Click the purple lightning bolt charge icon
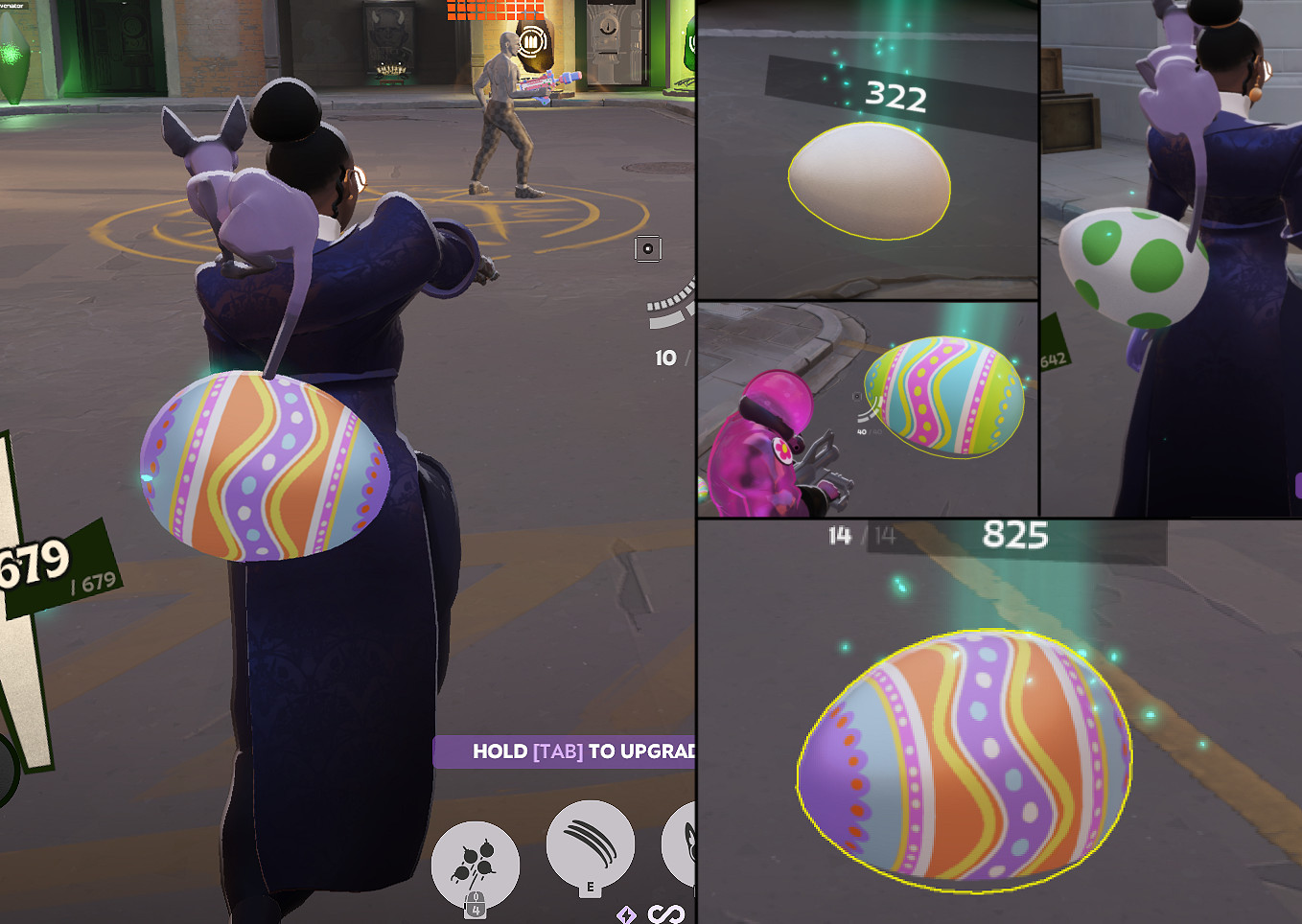This screenshot has height=924, width=1302. pos(628,916)
